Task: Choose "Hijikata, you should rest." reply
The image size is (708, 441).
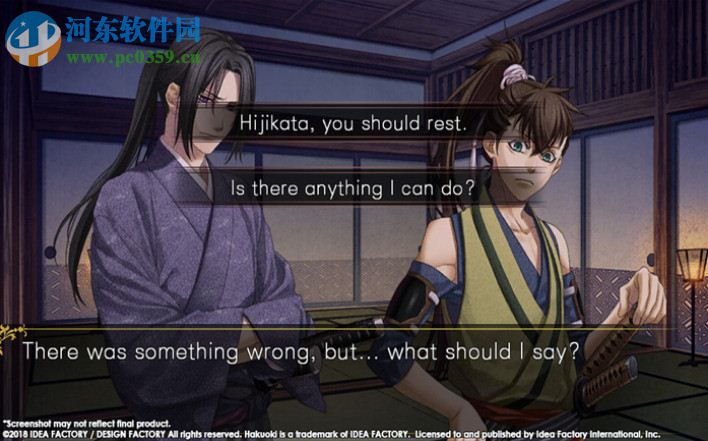Action: tap(354, 125)
